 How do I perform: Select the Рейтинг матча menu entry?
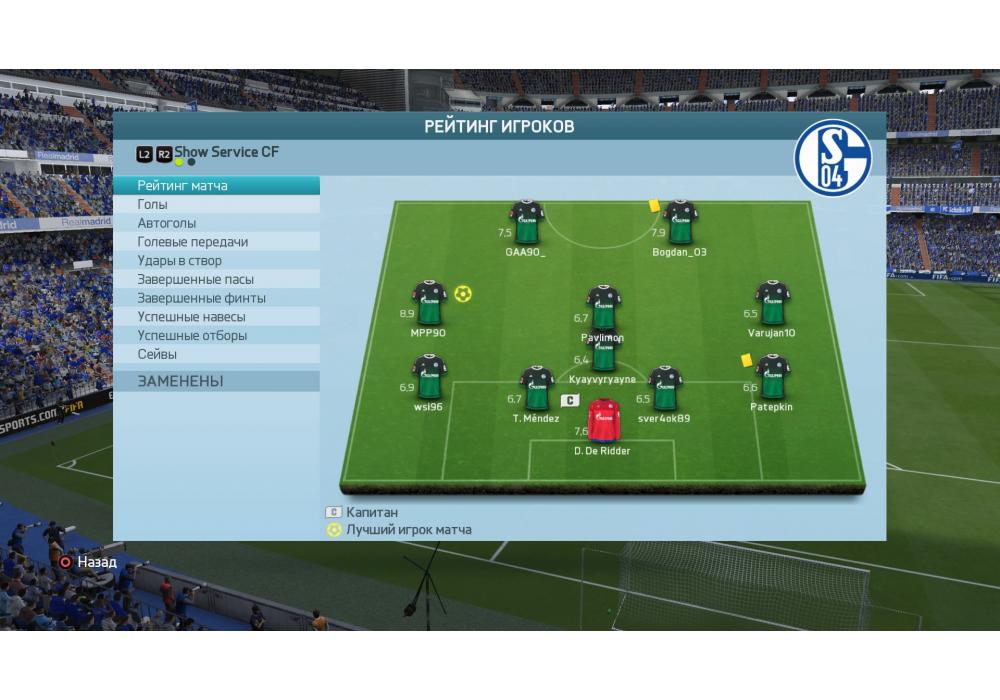(217, 186)
